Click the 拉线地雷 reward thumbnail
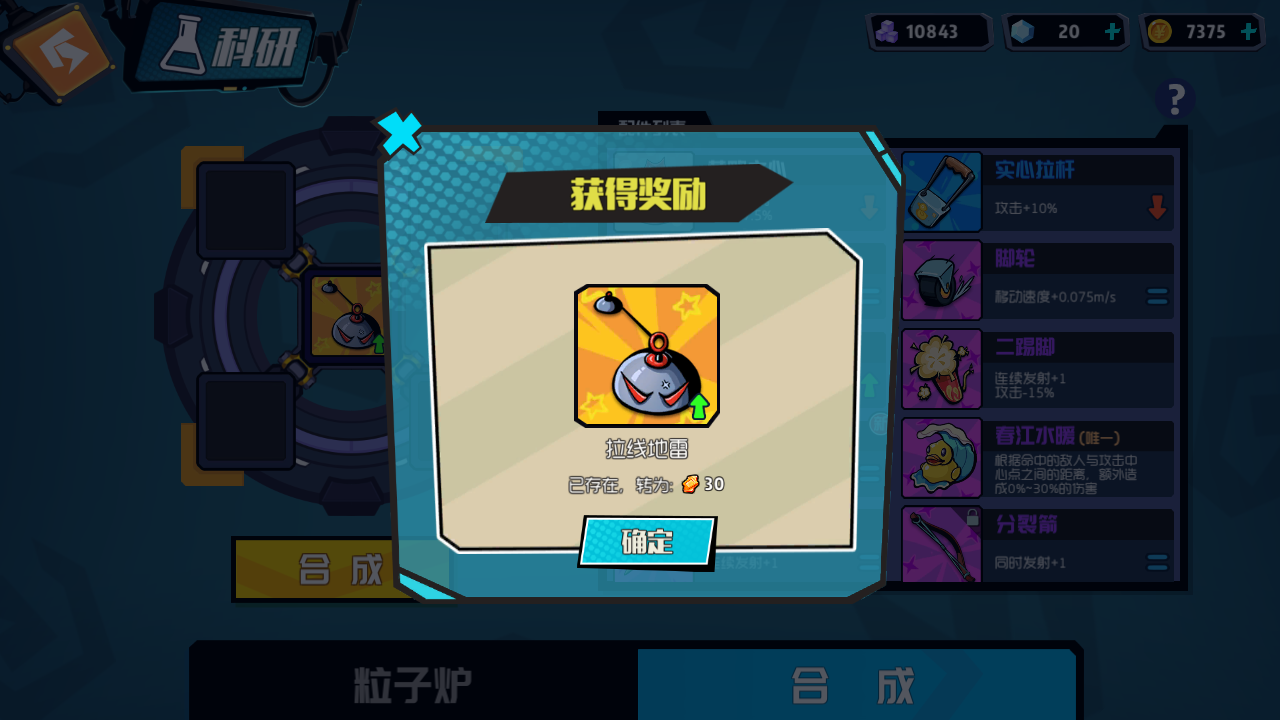1280x720 pixels. 647,357
